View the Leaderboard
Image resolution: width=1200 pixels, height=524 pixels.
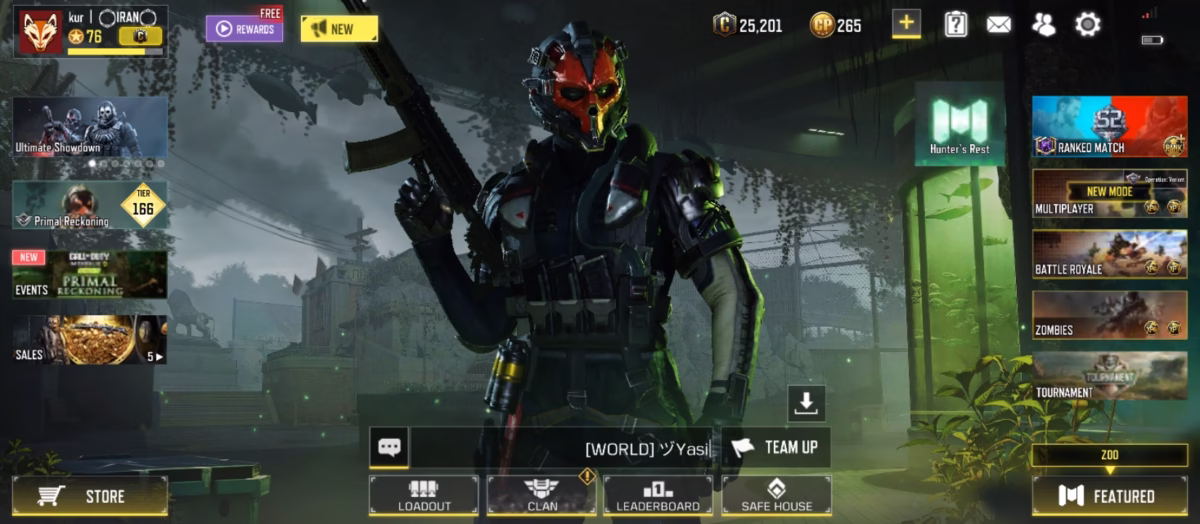[x=658, y=495]
